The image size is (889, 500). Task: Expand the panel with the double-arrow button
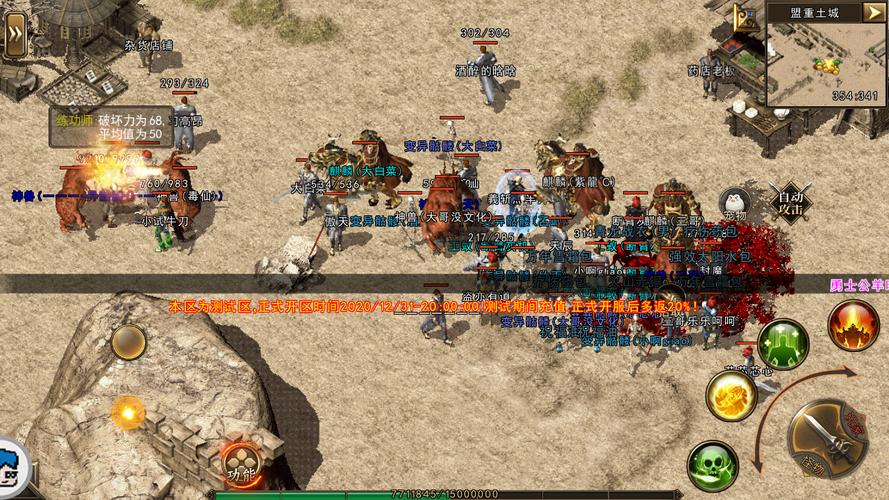click(x=15, y=36)
